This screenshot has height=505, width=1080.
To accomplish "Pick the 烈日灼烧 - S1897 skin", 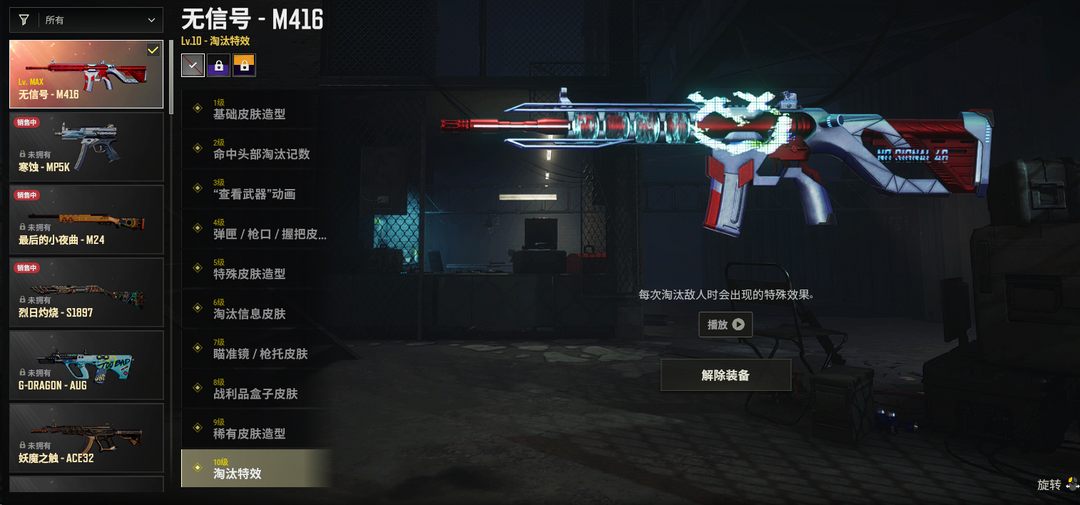I will [x=86, y=292].
